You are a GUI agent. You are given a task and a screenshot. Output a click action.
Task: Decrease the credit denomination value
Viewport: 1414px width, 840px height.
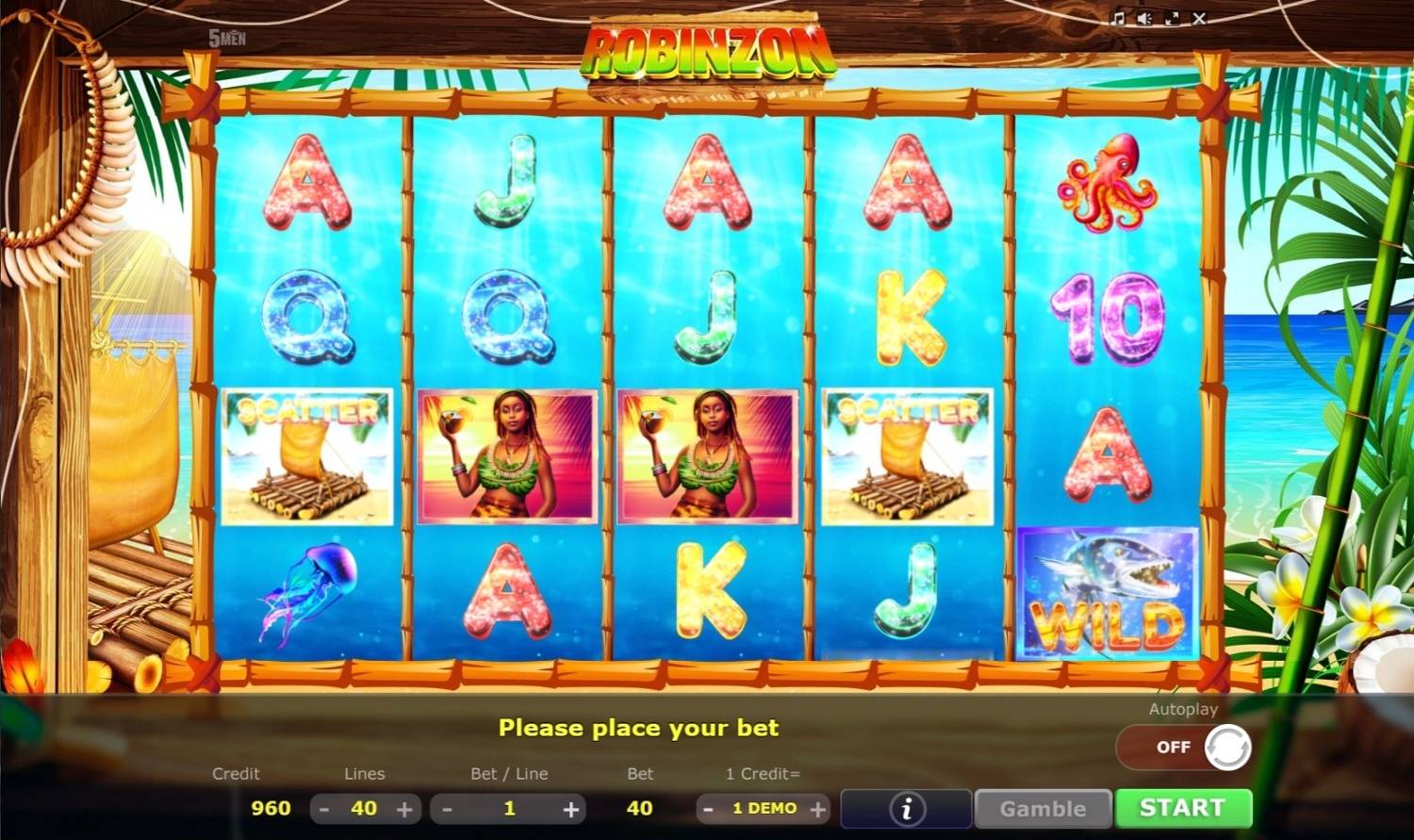709,809
